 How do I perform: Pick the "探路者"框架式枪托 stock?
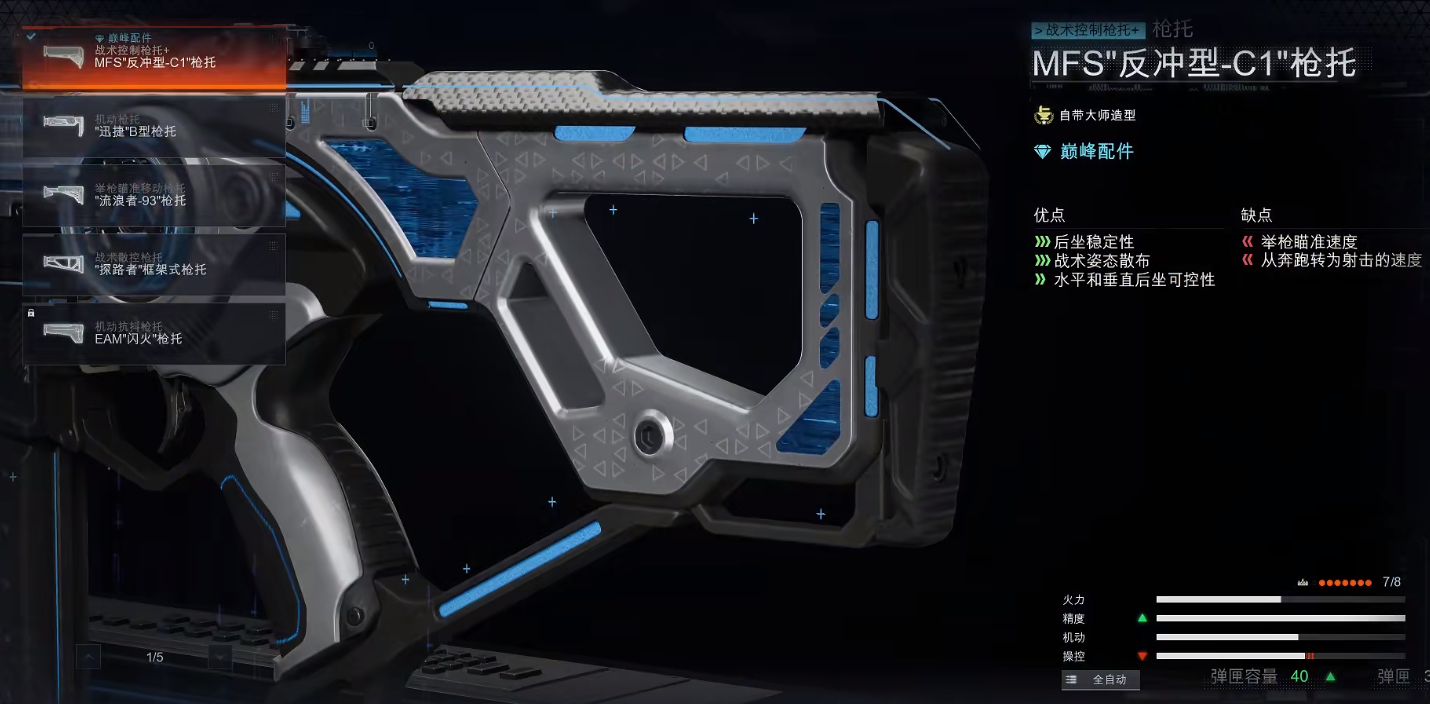click(x=154, y=264)
